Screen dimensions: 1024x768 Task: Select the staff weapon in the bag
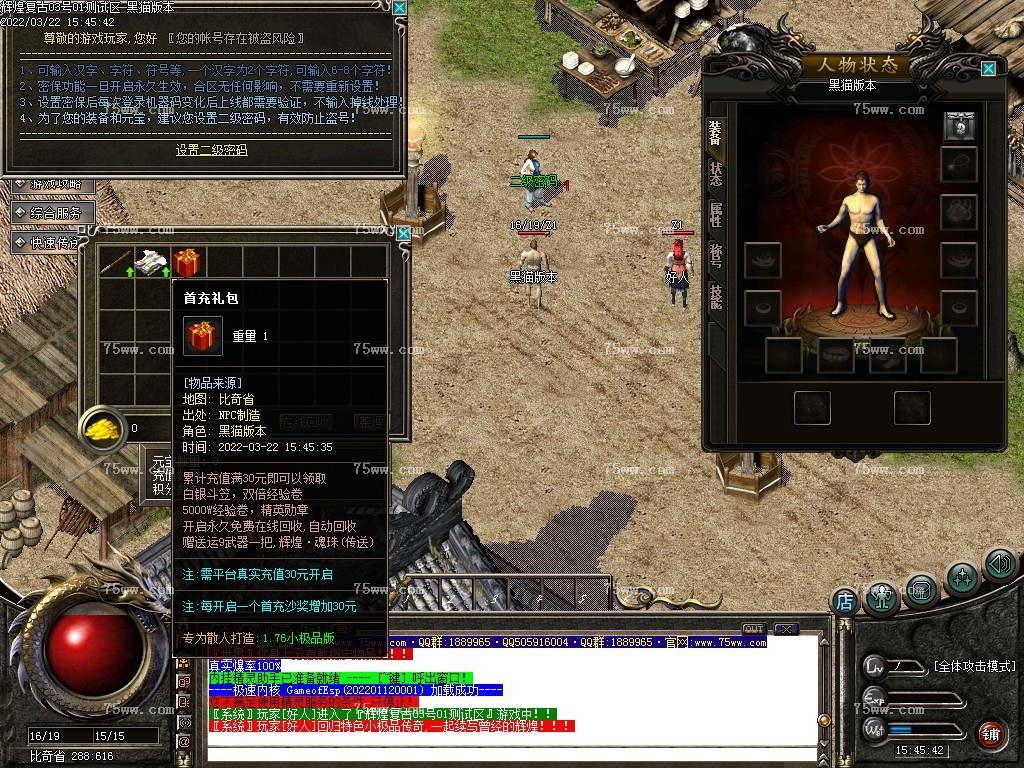click(x=116, y=263)
